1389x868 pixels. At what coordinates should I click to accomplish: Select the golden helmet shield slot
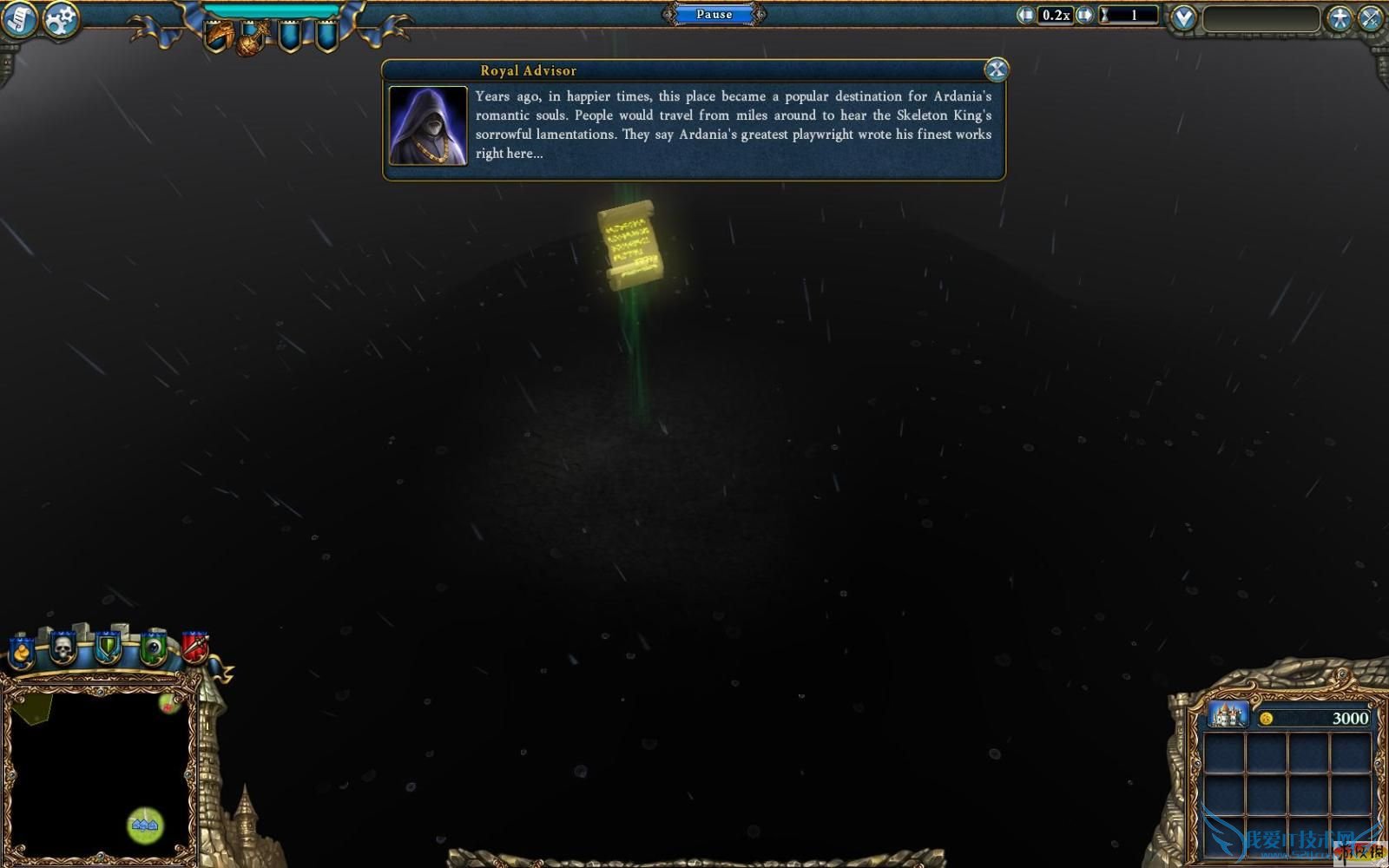[218, 36]
